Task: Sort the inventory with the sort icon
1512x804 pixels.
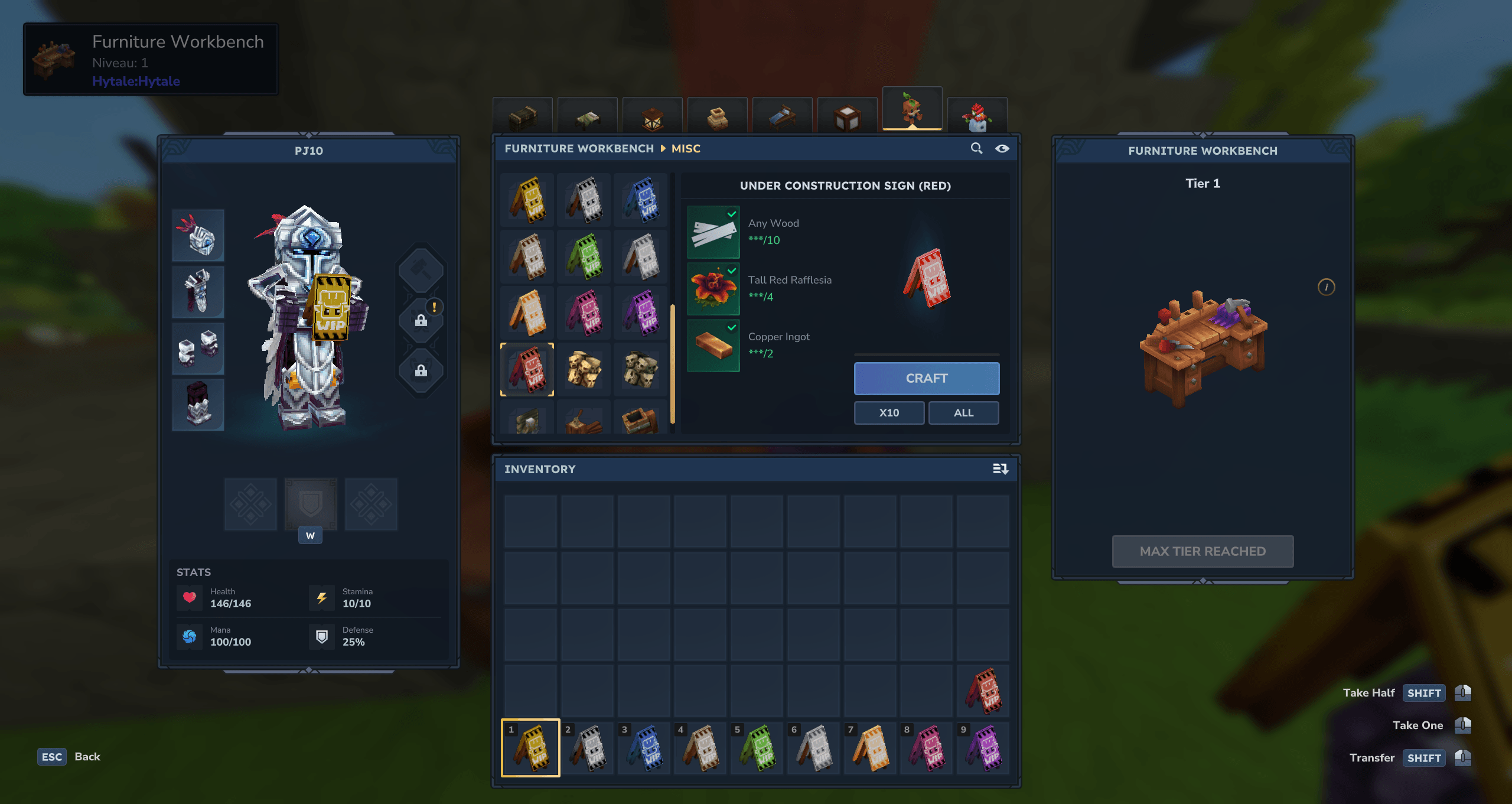Action: [1000, 469]
